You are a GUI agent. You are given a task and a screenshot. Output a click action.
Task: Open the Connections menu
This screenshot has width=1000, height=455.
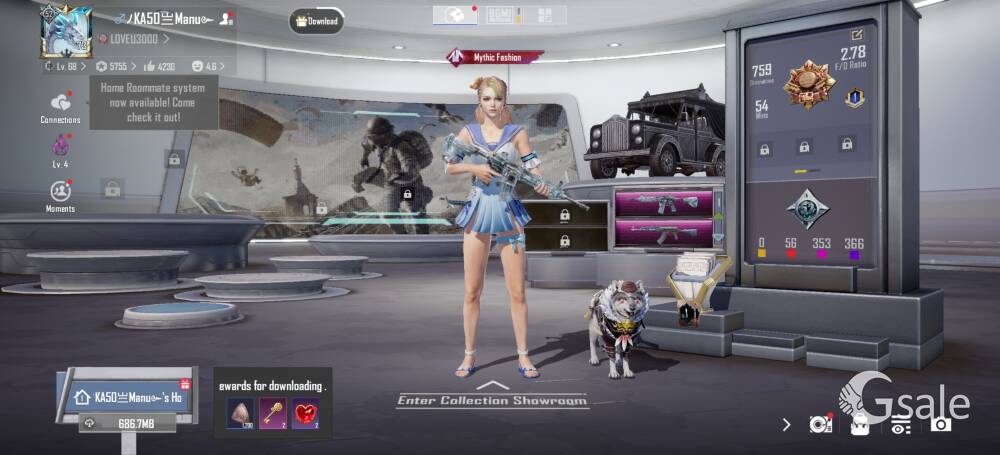pos(61,107)
